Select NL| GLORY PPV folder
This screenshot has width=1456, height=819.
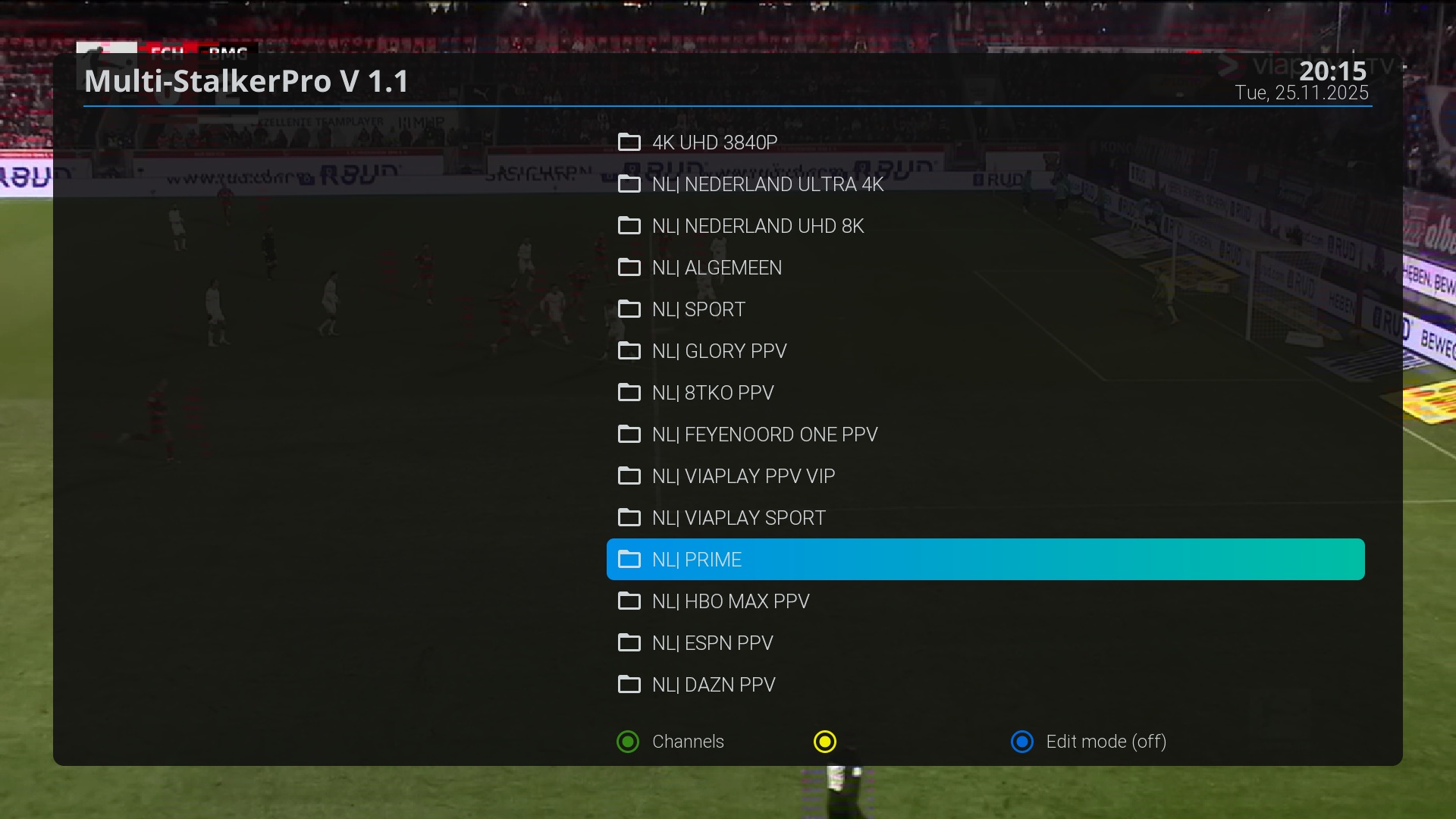click(719, 351)
